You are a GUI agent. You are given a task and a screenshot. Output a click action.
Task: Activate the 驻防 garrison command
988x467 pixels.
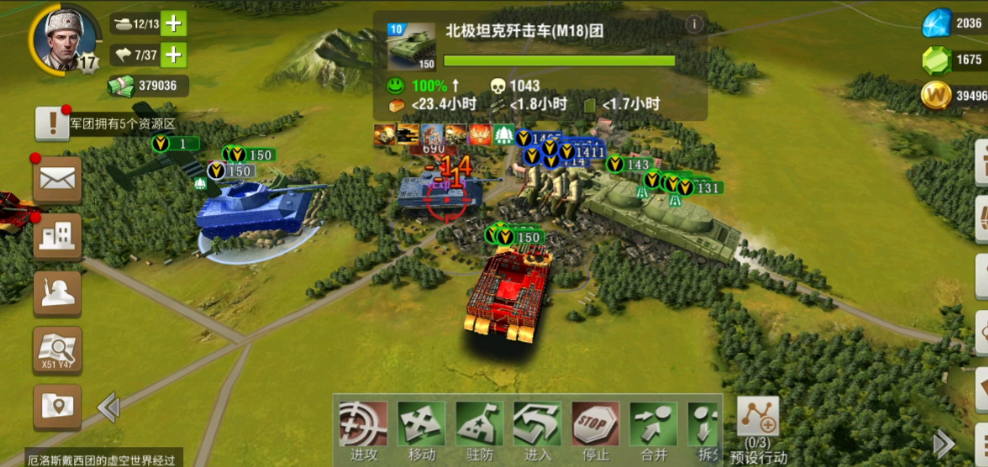click(x=480, y=428)
